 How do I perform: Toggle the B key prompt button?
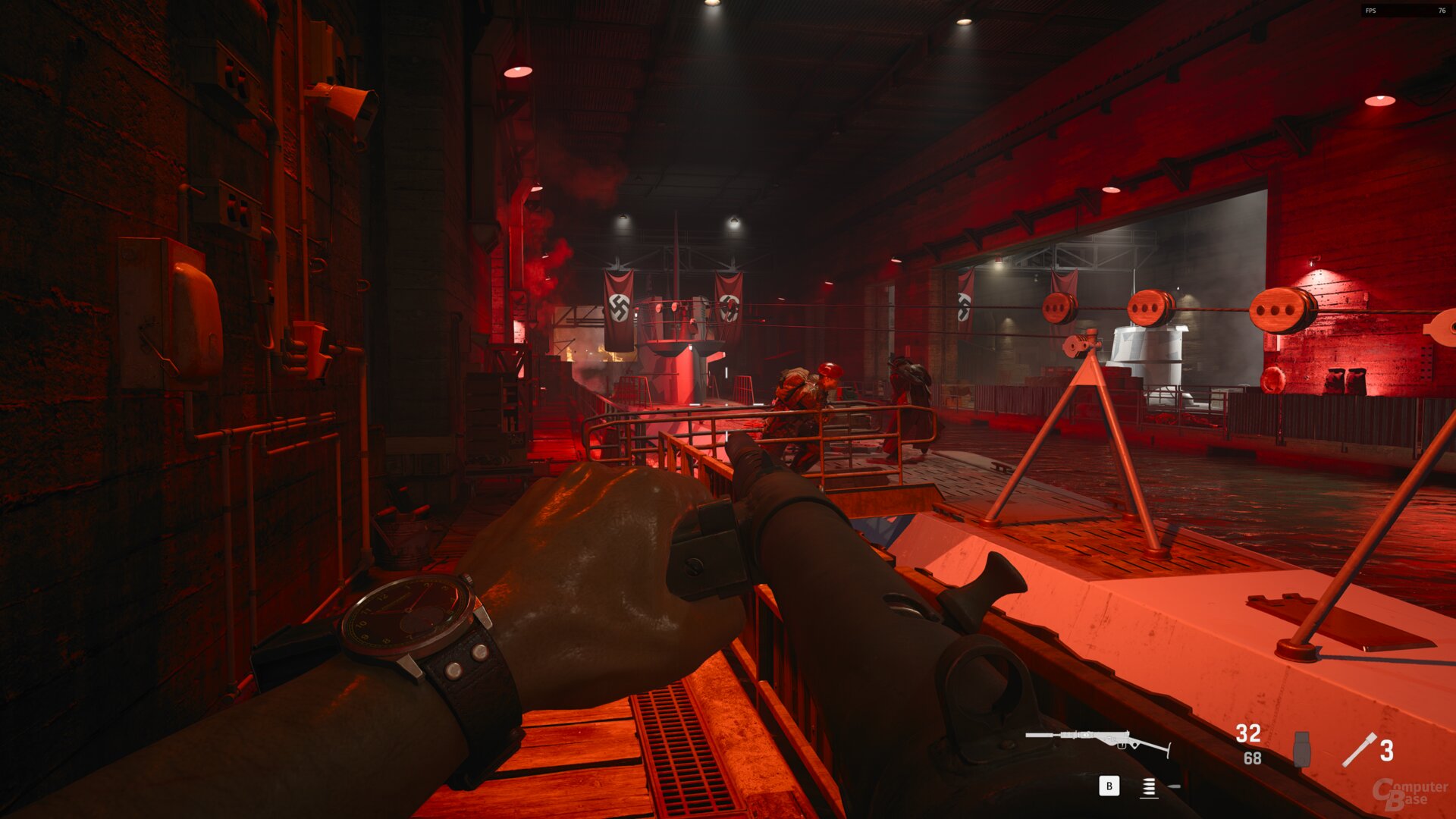(x=1109, y=787)
